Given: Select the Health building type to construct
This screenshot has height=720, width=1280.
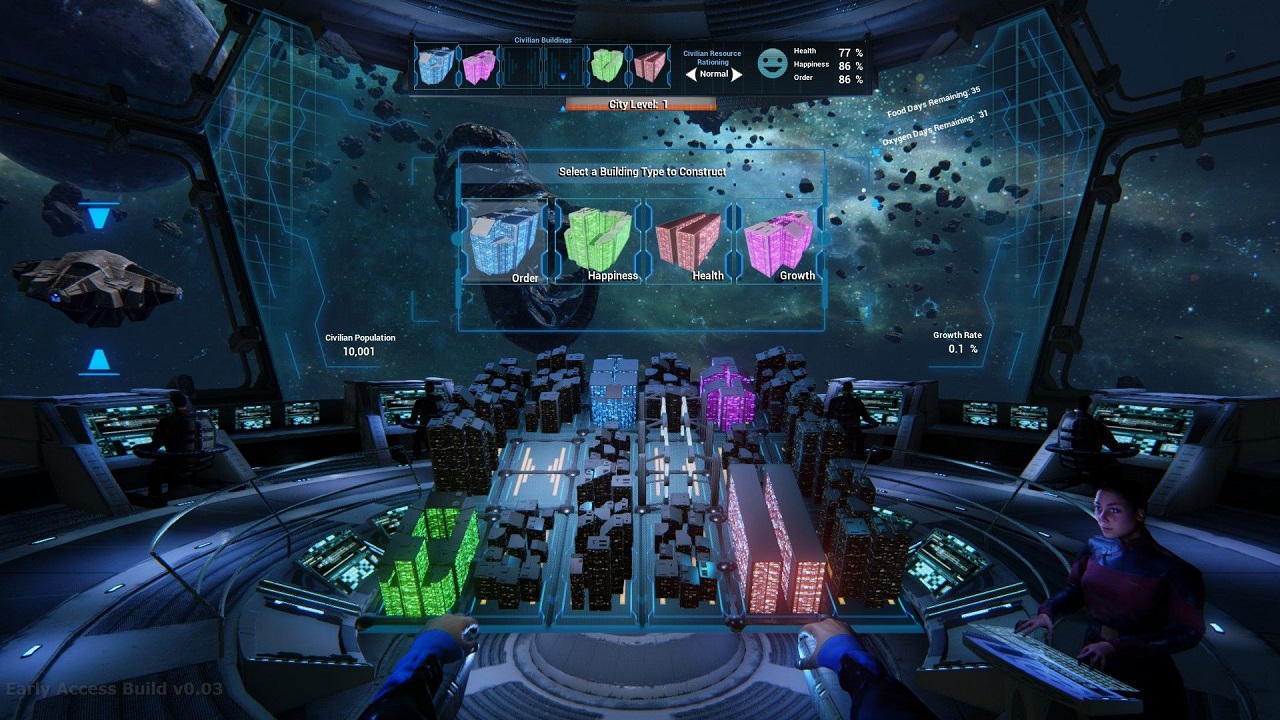Looking at the screenshot, I should point(689,241).
